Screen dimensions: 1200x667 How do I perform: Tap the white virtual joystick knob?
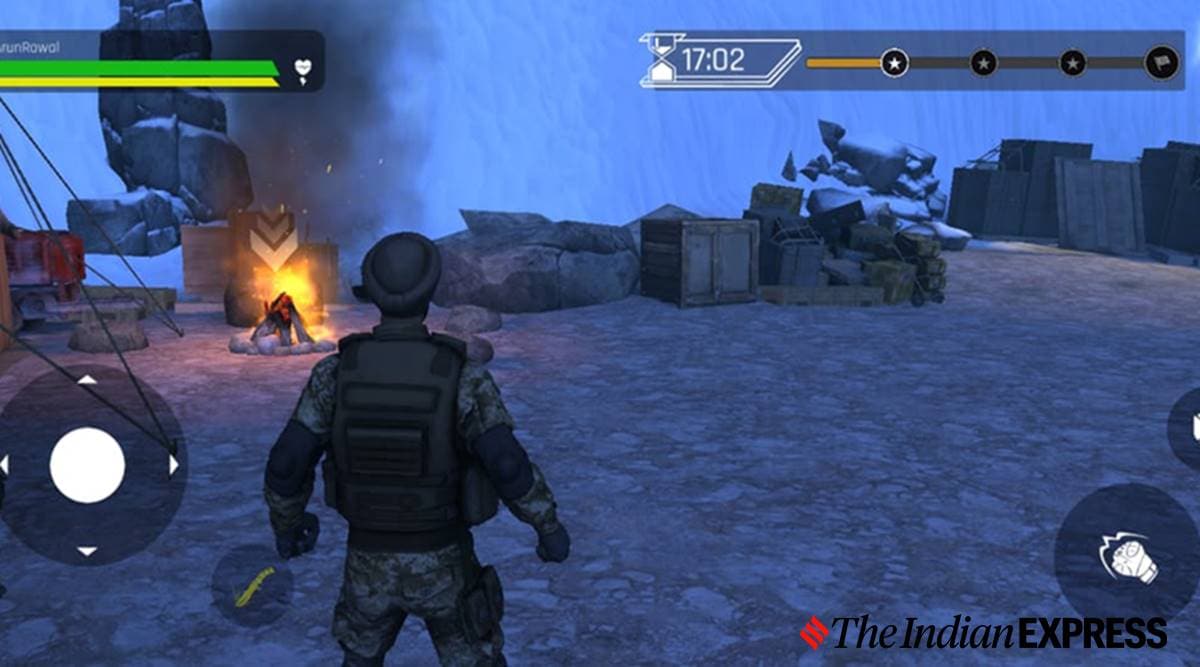pos(87,465)
